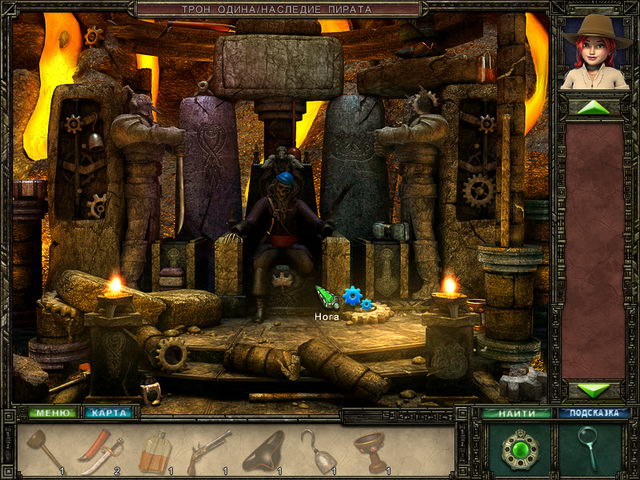Viewport: 640px width, 480px height.
Task: Click the green up arrow on side panel
Action: tap(594, 107)
